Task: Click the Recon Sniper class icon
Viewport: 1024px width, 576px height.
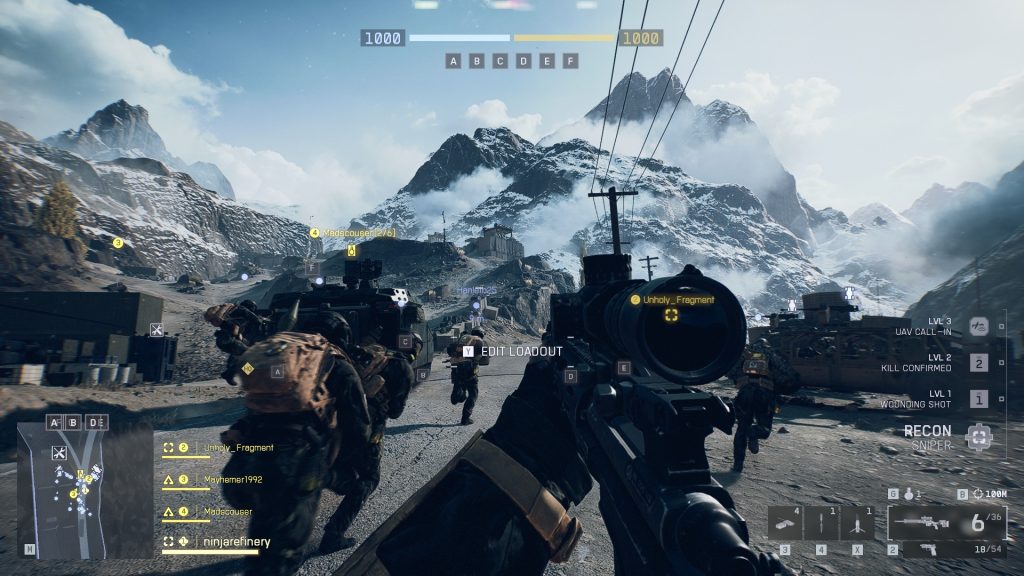Action: [x=980, y=436]
